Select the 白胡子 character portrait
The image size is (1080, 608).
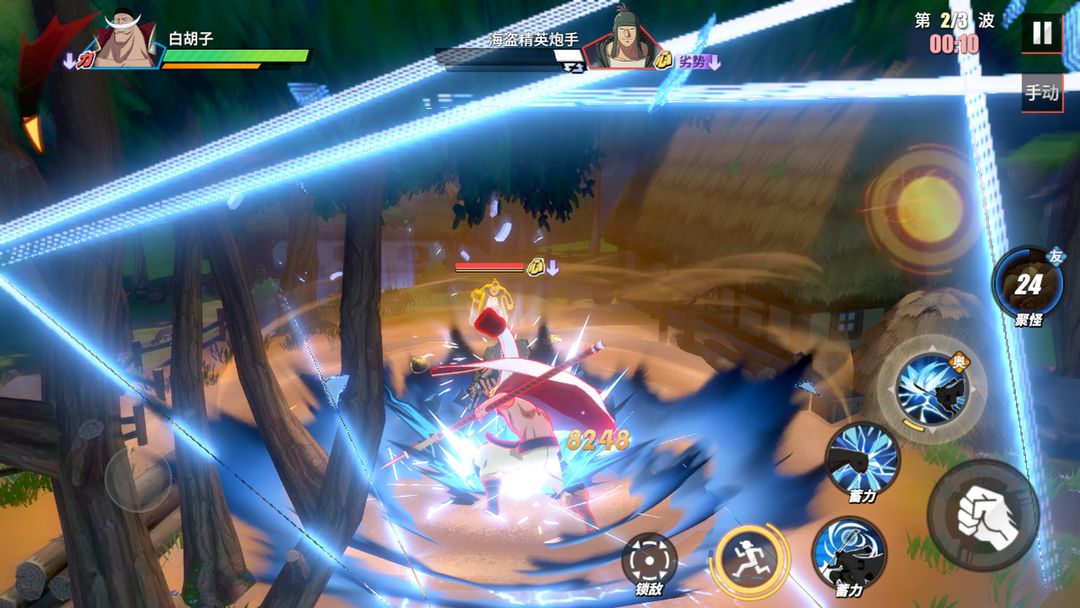(126, 43)
